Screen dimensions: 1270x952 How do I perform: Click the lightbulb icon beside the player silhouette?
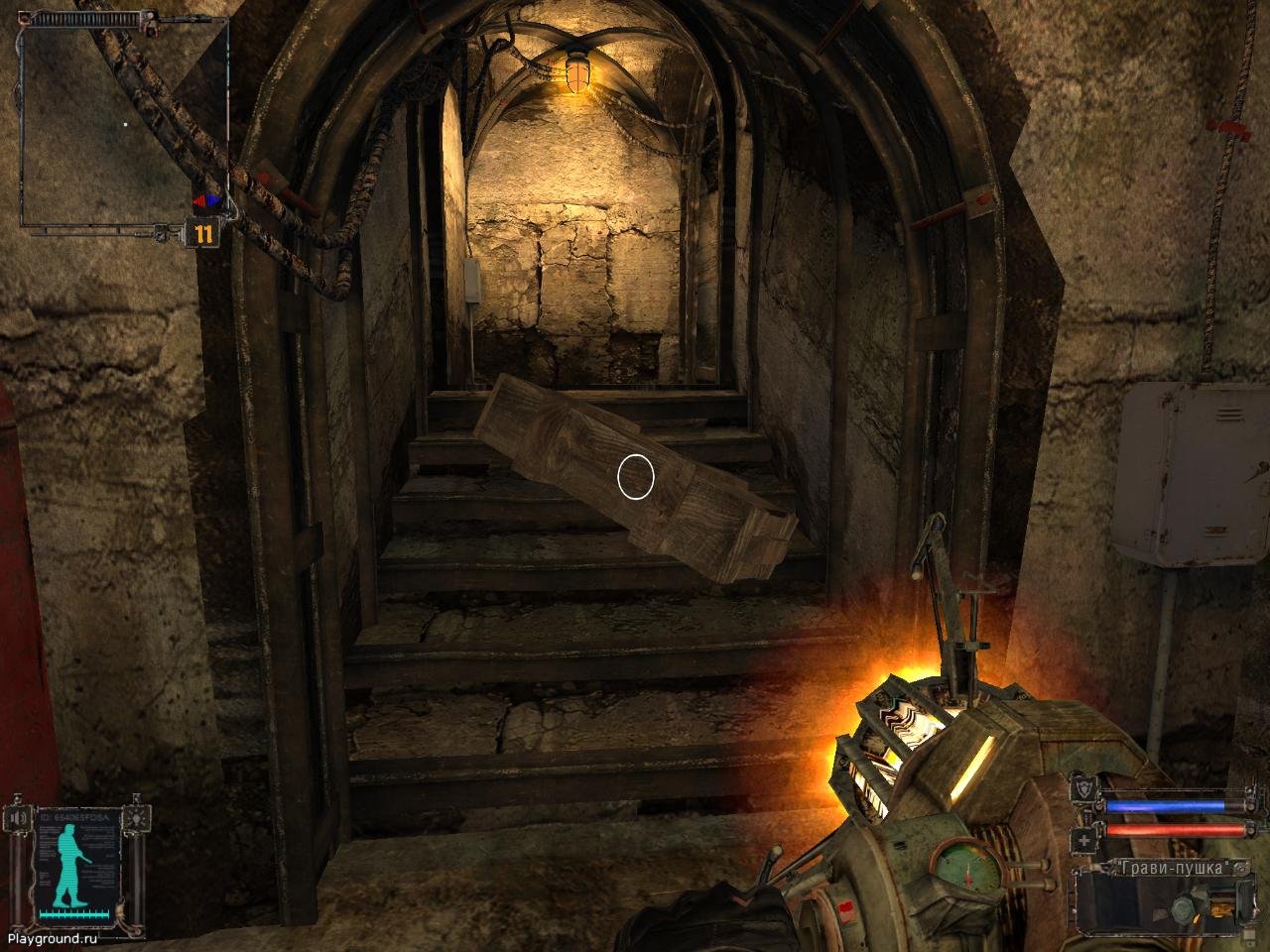(x=137, y=818)
